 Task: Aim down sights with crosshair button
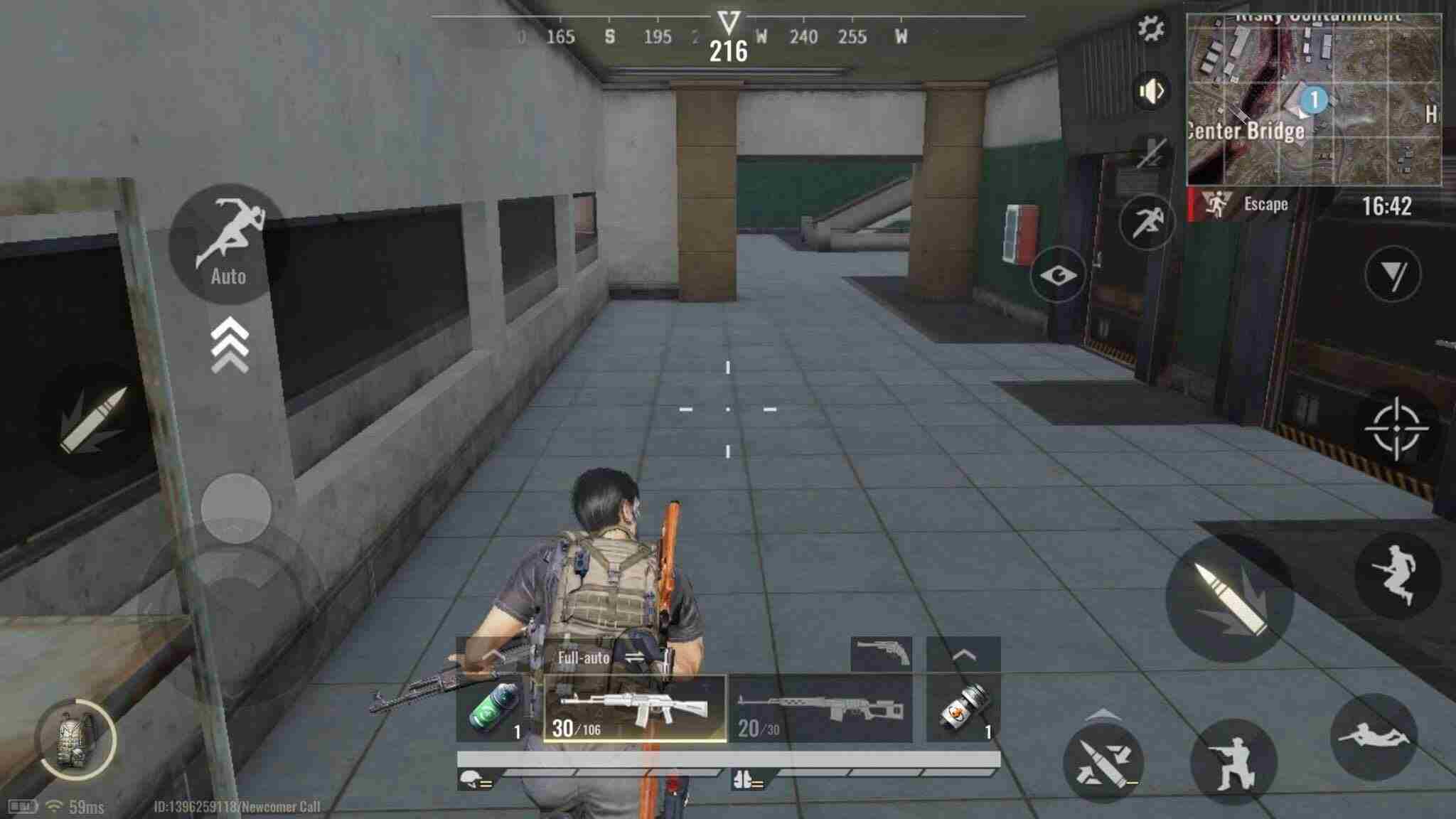coord(1396,429)
